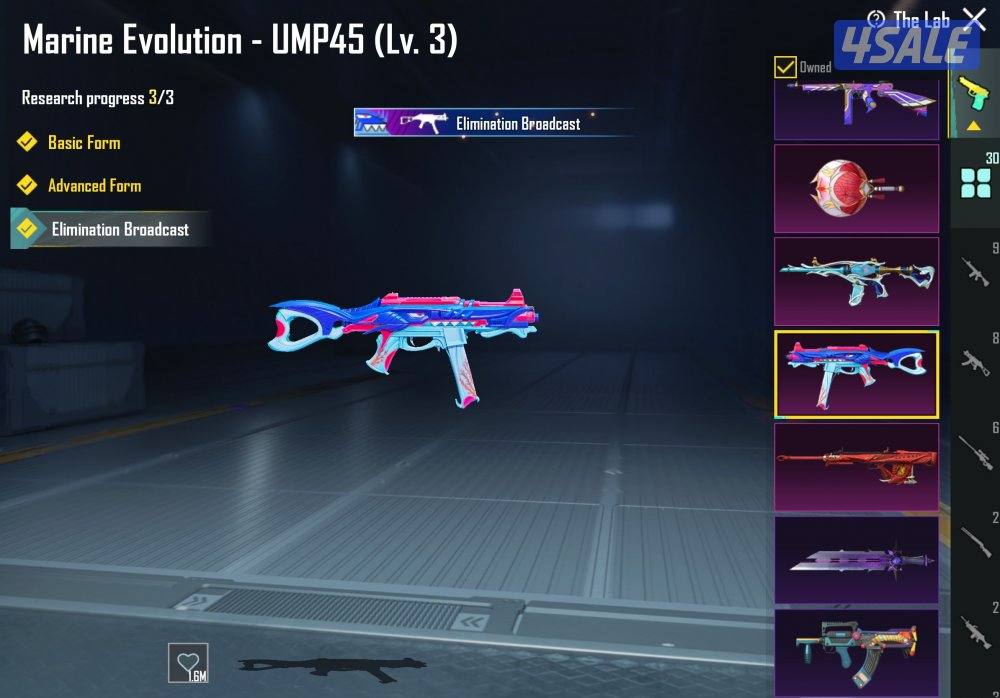Select the Elimination Broadcast stage
Image resolution: width=1000 pixels, height=698 pixels.
coord(119,229)
